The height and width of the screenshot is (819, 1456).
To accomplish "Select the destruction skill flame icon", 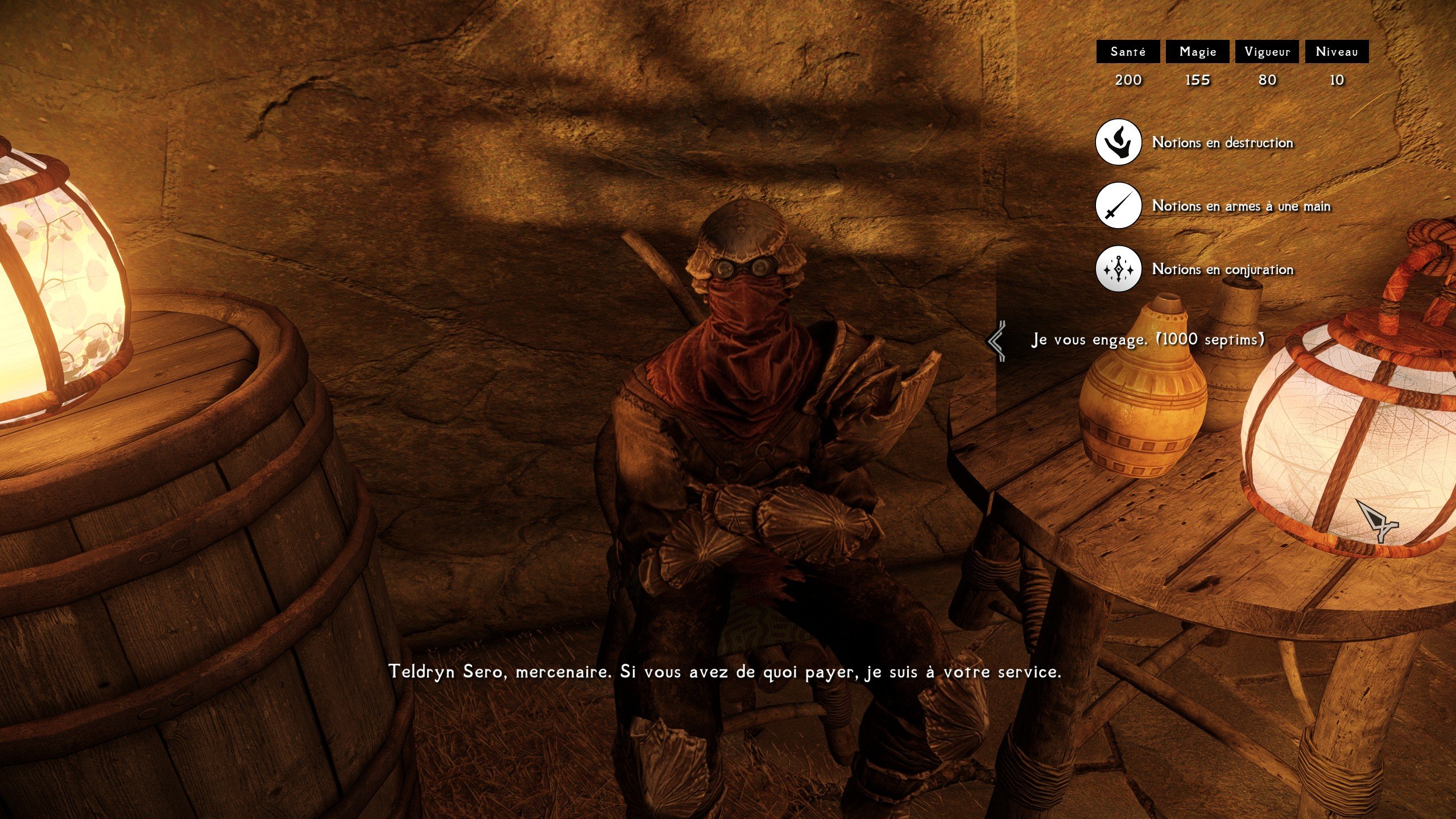I will click(x=1118, y=142).
